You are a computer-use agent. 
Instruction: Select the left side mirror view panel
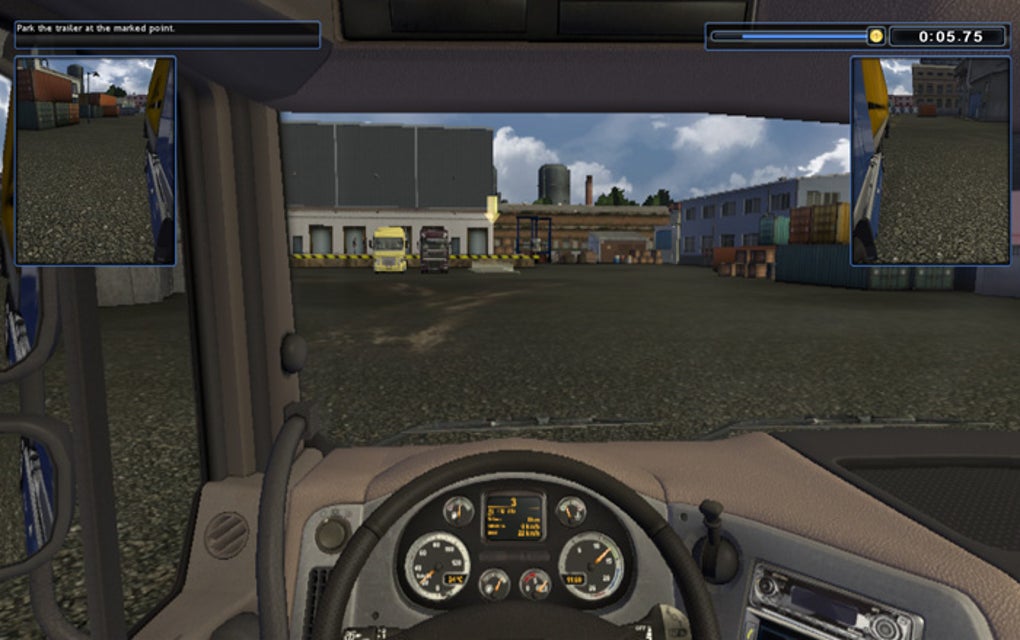coord(96,160)
